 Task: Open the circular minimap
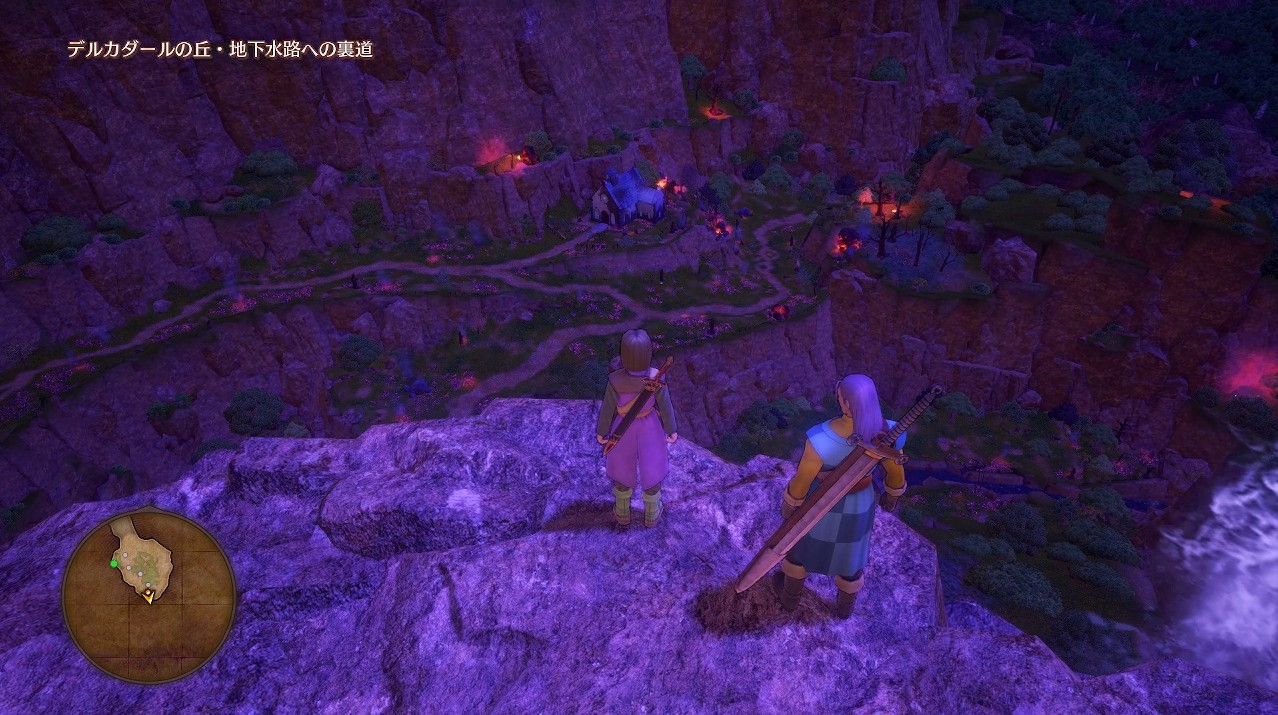[149, 595]
